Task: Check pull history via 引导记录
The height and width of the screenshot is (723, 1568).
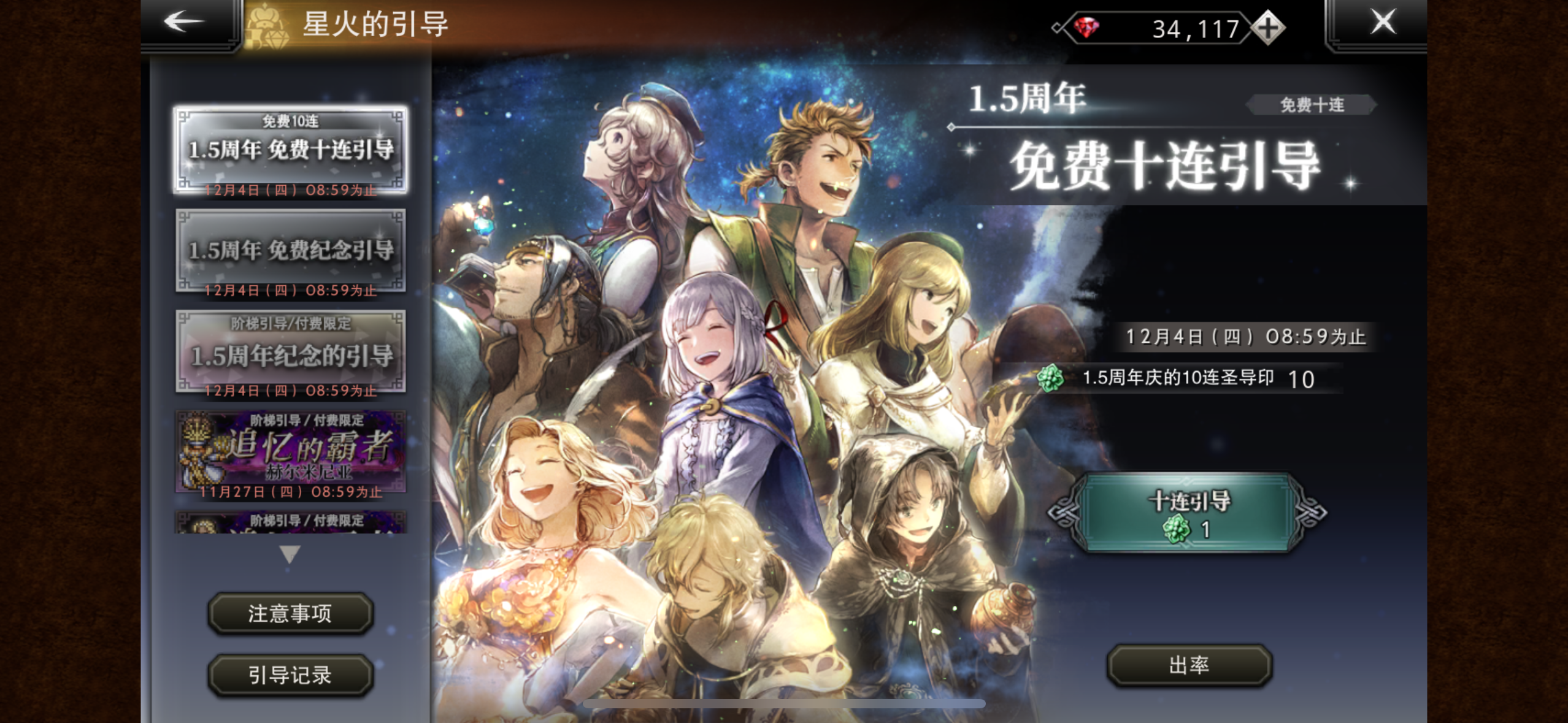Action: click(x=291, y=675)
